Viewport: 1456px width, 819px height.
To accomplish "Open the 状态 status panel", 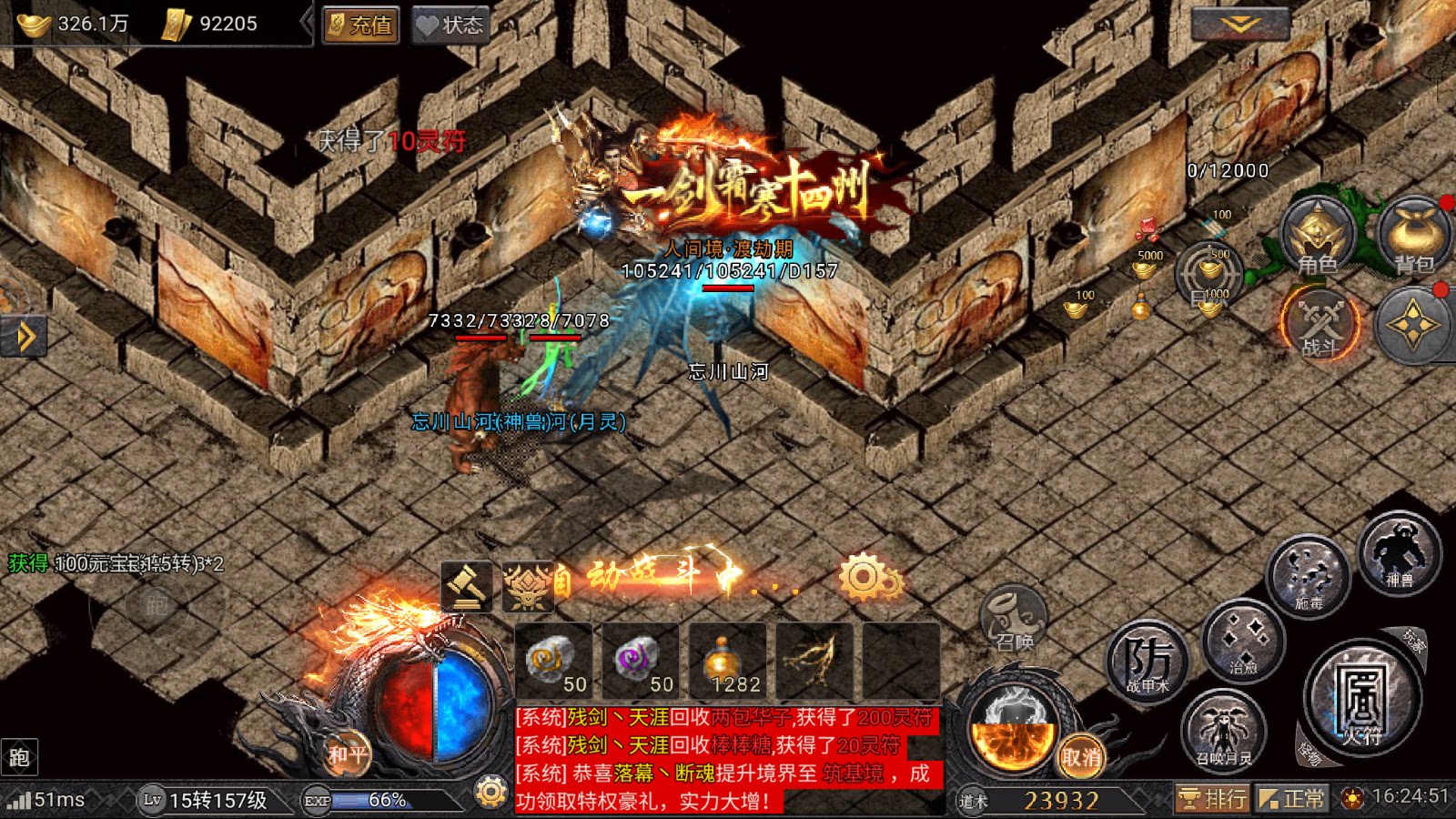I will (x=450, y=25).
